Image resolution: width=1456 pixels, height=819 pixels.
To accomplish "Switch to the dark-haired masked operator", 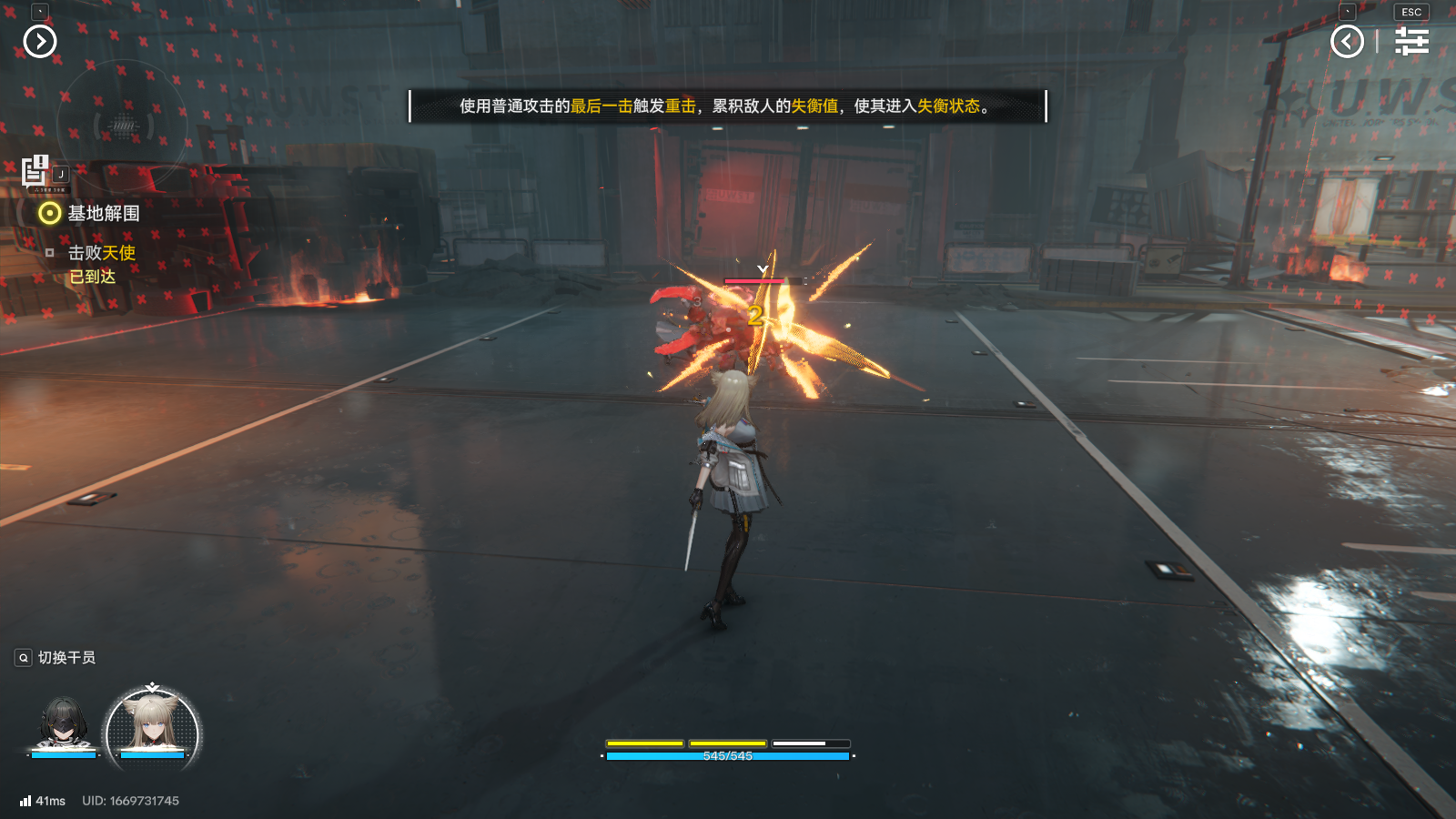I will 63,725.
